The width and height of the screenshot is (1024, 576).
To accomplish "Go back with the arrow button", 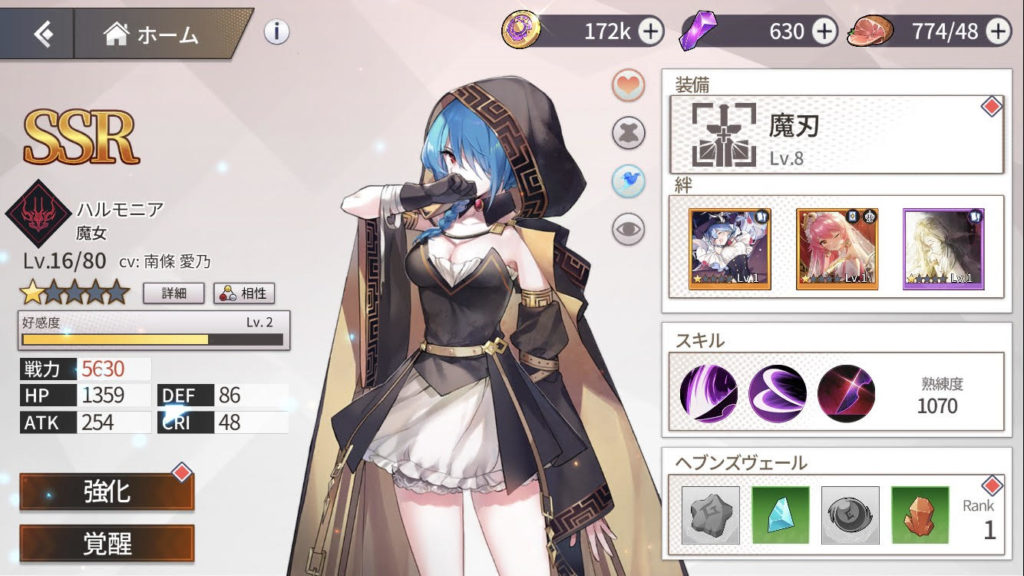I will click(x=42, y=34).
